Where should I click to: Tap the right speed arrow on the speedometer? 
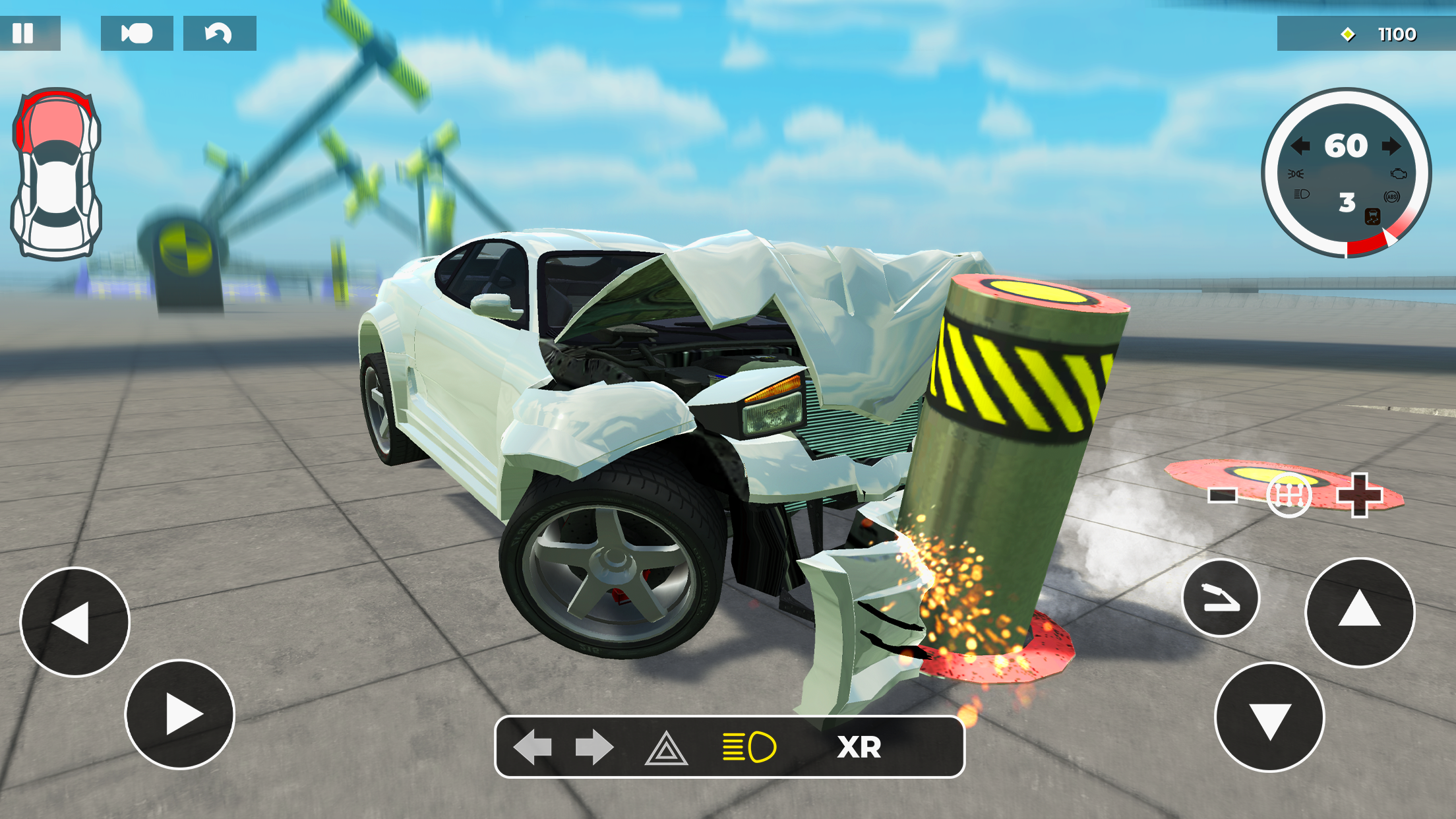tap(1391, 146)
